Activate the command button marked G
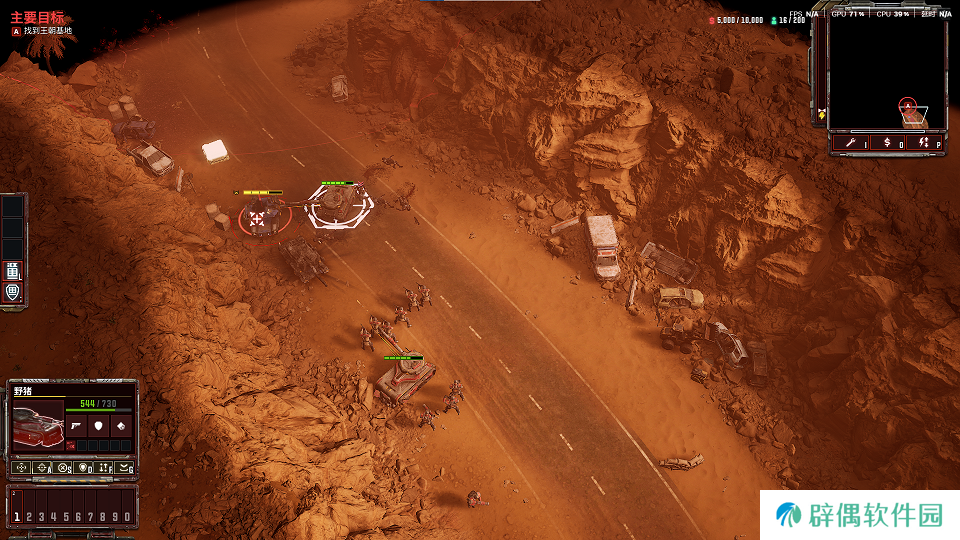Image resolution: width=960 pixels, height=540 pixels. (125, 467)
